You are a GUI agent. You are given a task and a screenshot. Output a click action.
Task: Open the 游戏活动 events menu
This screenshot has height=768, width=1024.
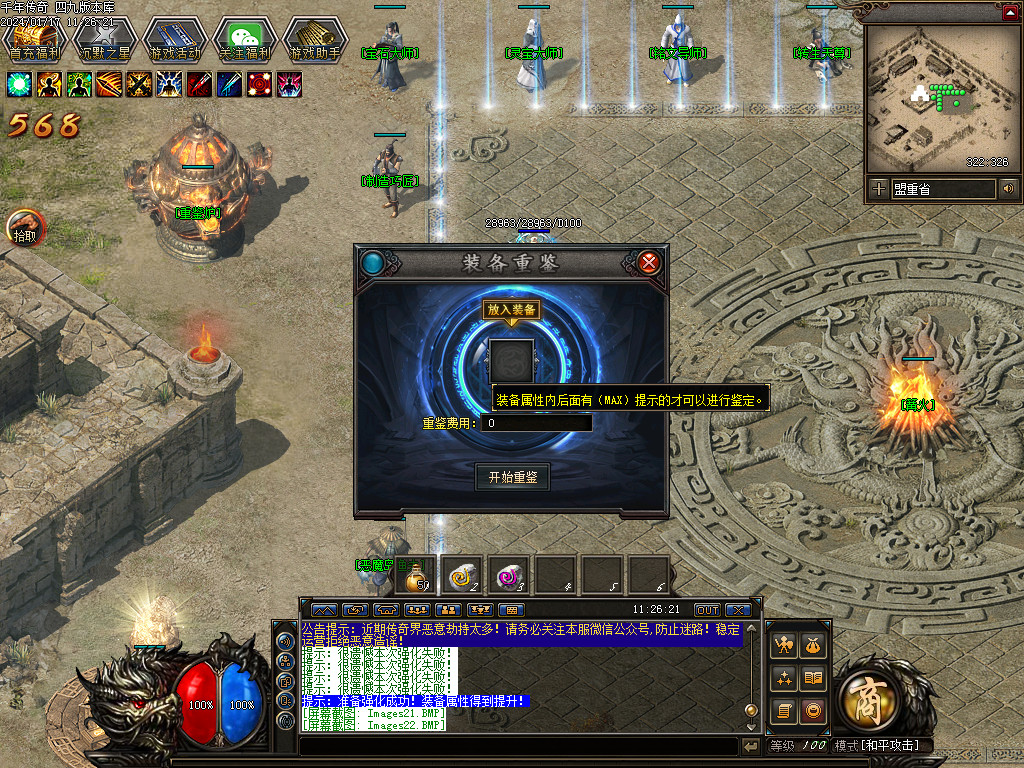point(175,40)
